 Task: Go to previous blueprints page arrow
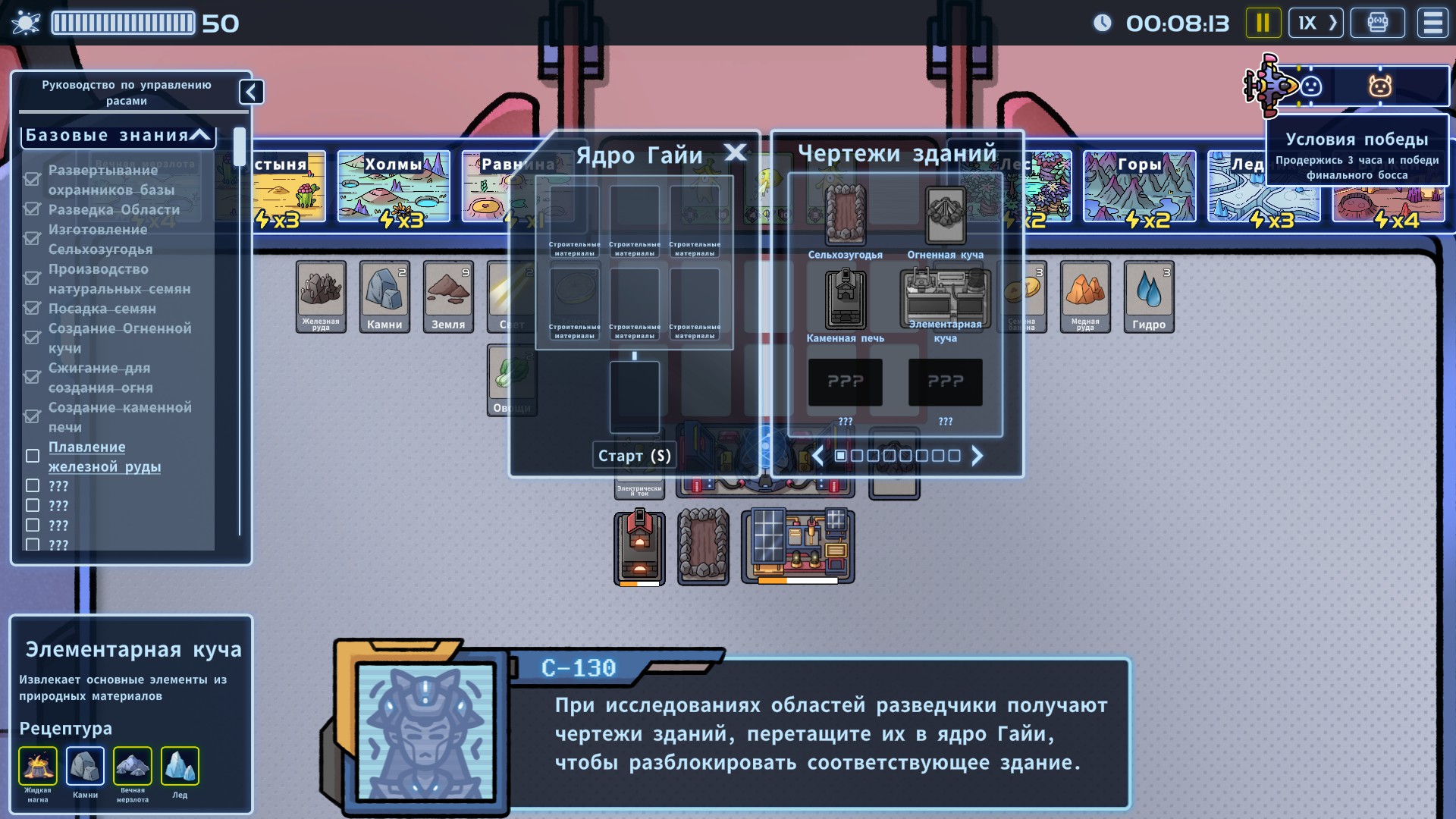click(817, 456)
